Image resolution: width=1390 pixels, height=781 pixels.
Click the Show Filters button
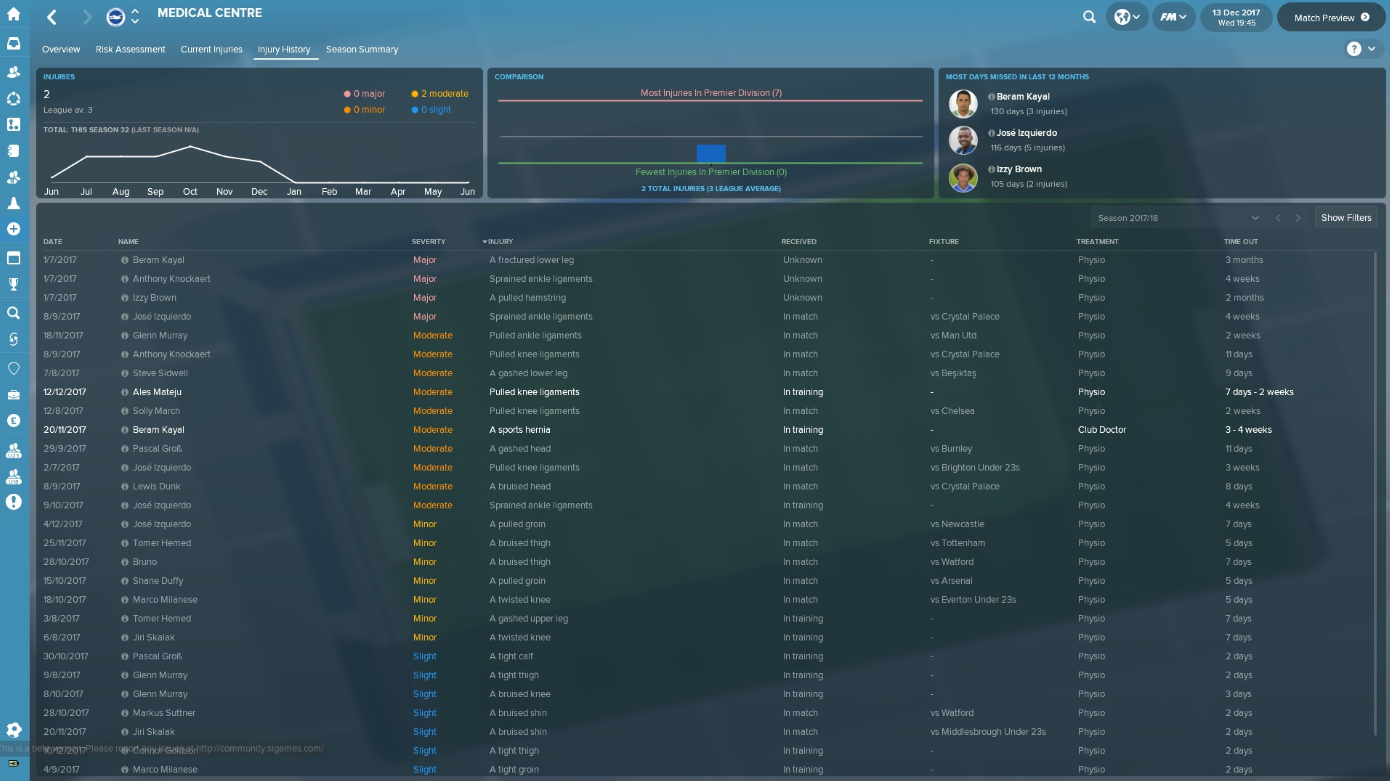(1345, 217)
